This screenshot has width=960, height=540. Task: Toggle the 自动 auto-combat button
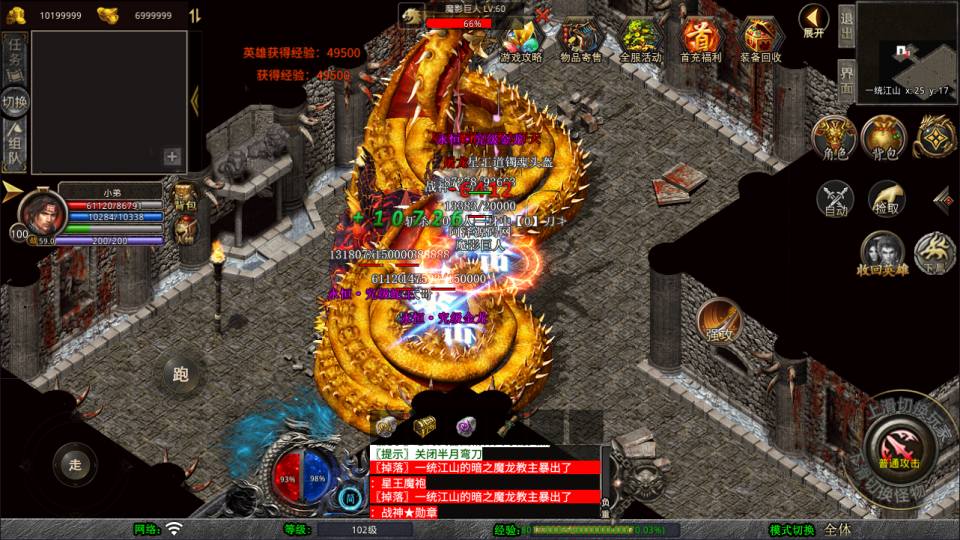click(836, 200)
